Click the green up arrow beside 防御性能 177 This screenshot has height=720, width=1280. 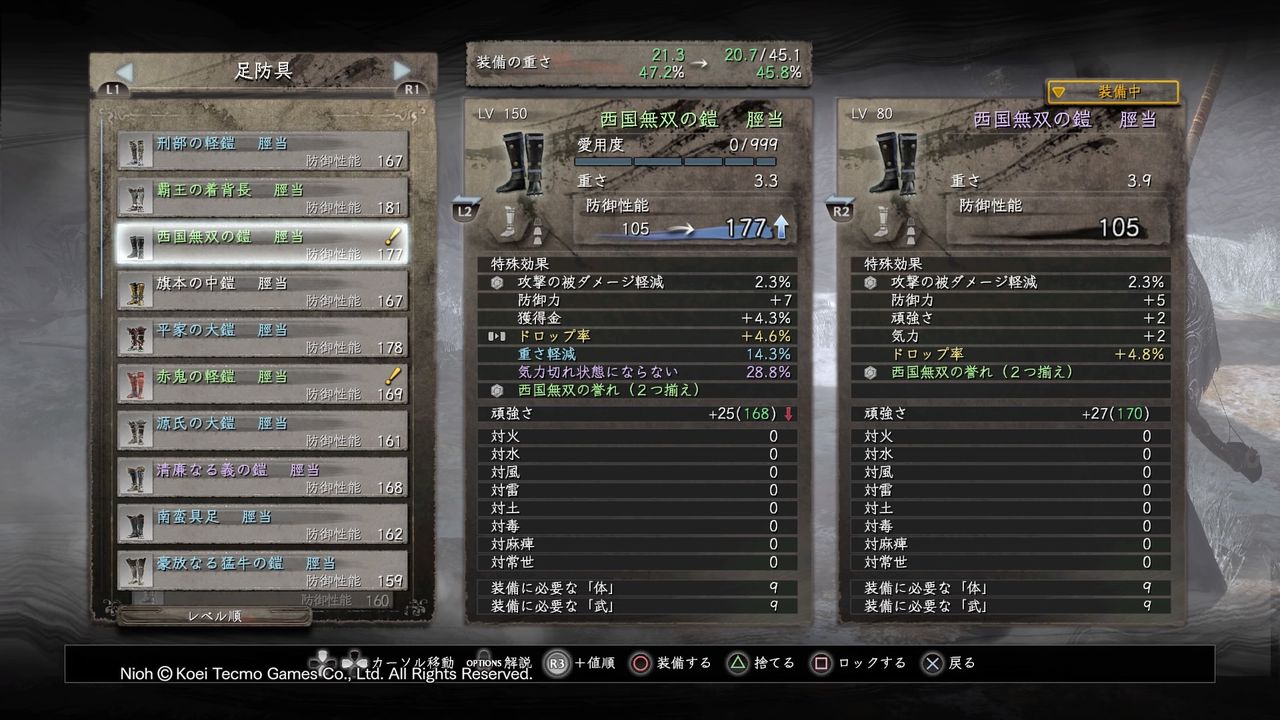pos(780,227)
